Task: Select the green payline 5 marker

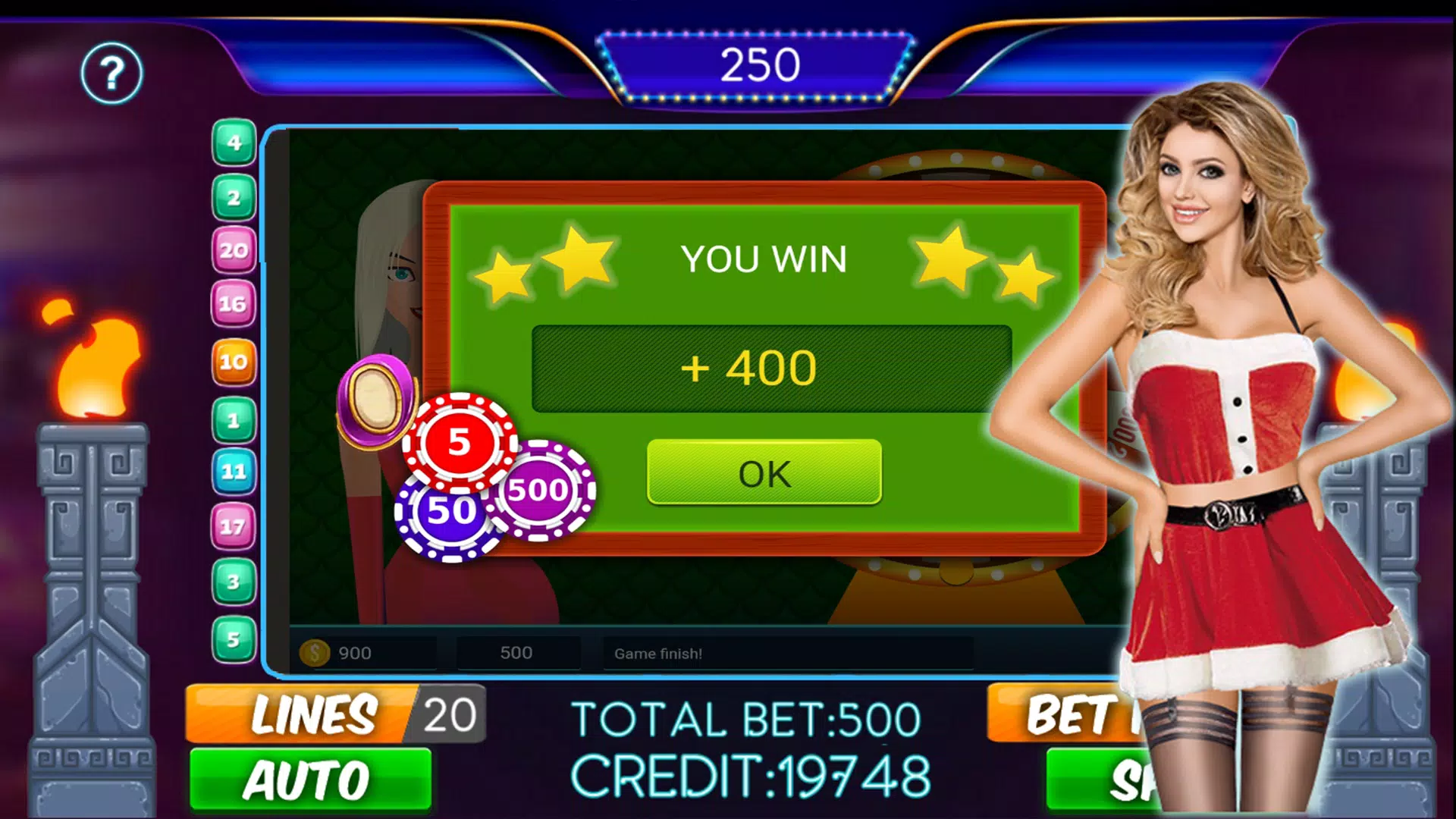Action: click(x=234, y=639)
